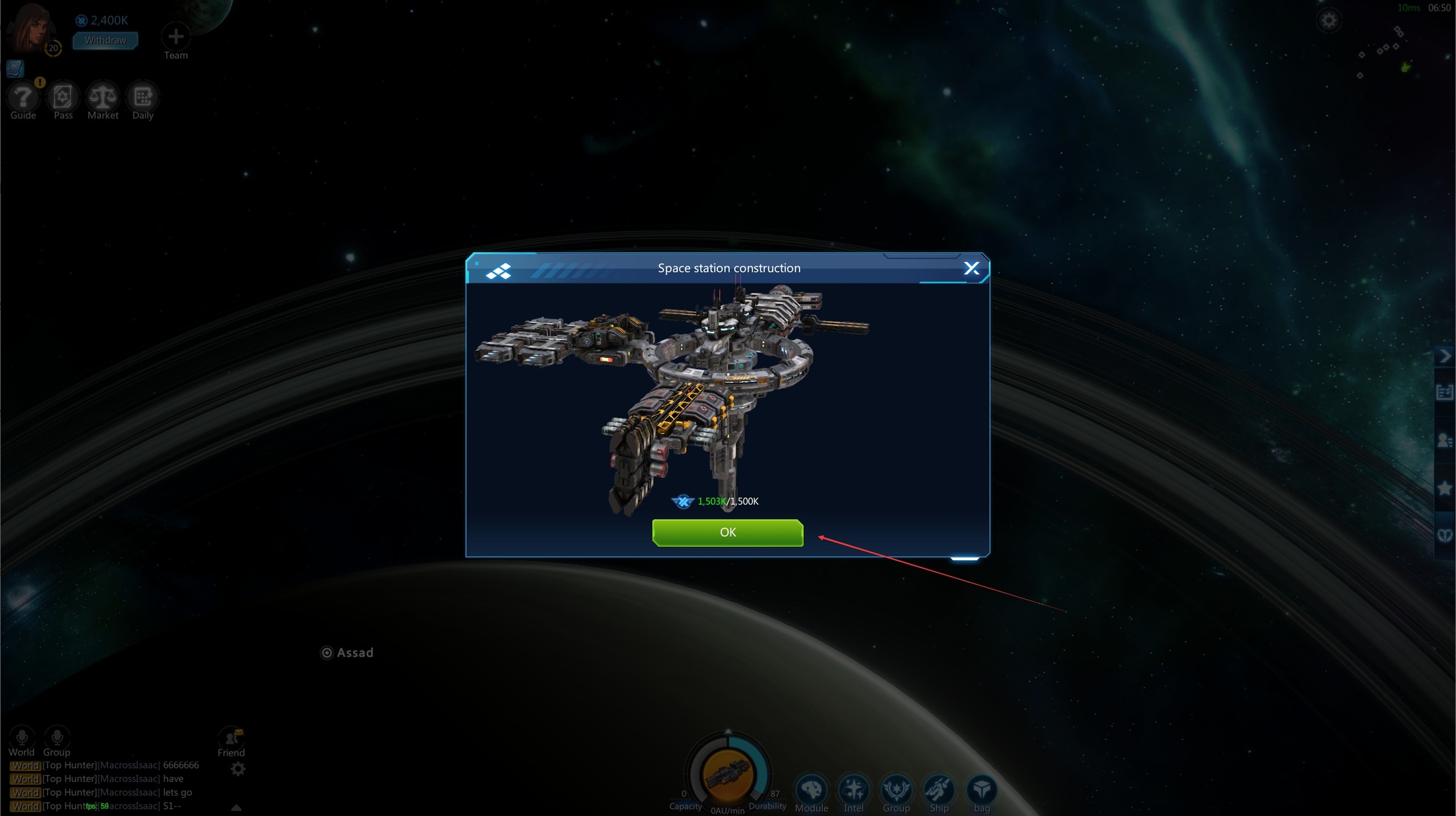Open the Group menu in bottom bar

coord(896,789)
